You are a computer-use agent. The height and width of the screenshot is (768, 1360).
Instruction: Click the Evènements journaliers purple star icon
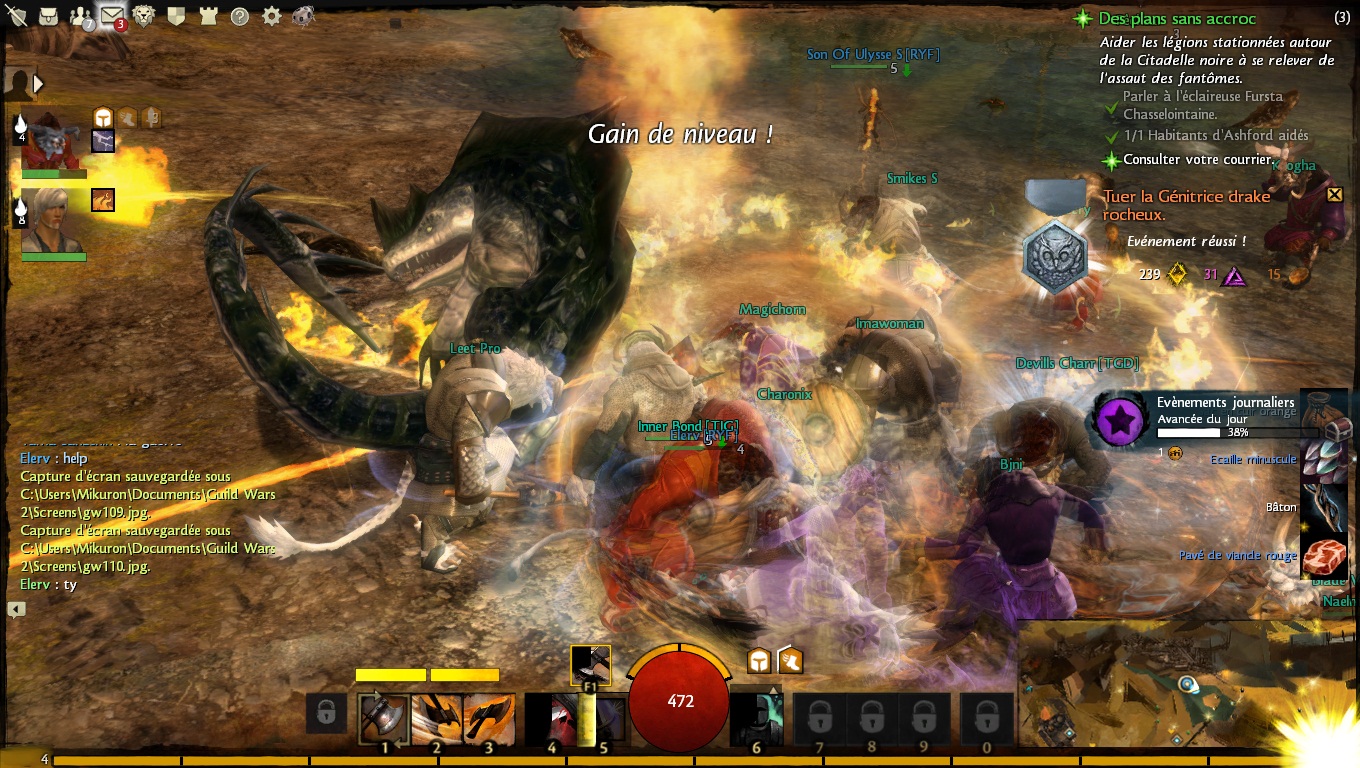point(1119,420)
